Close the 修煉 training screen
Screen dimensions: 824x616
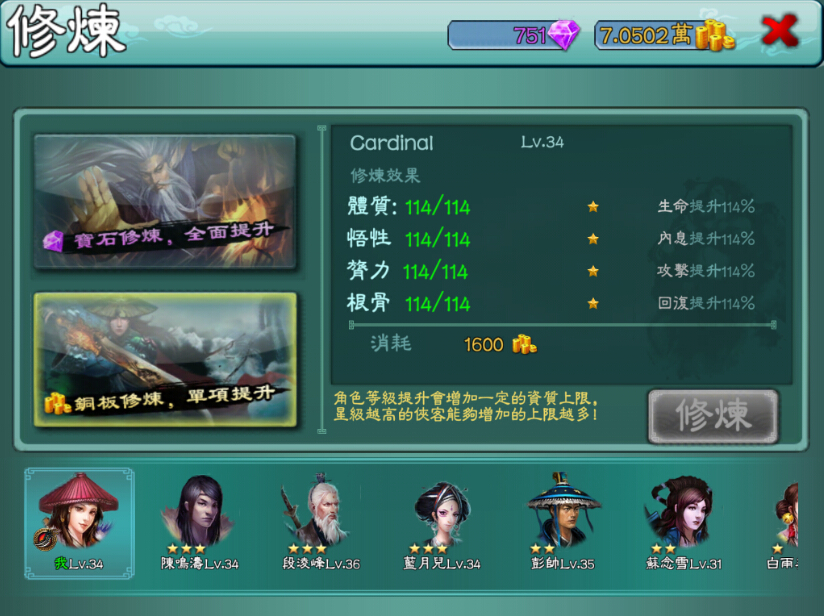click(779, 32)
